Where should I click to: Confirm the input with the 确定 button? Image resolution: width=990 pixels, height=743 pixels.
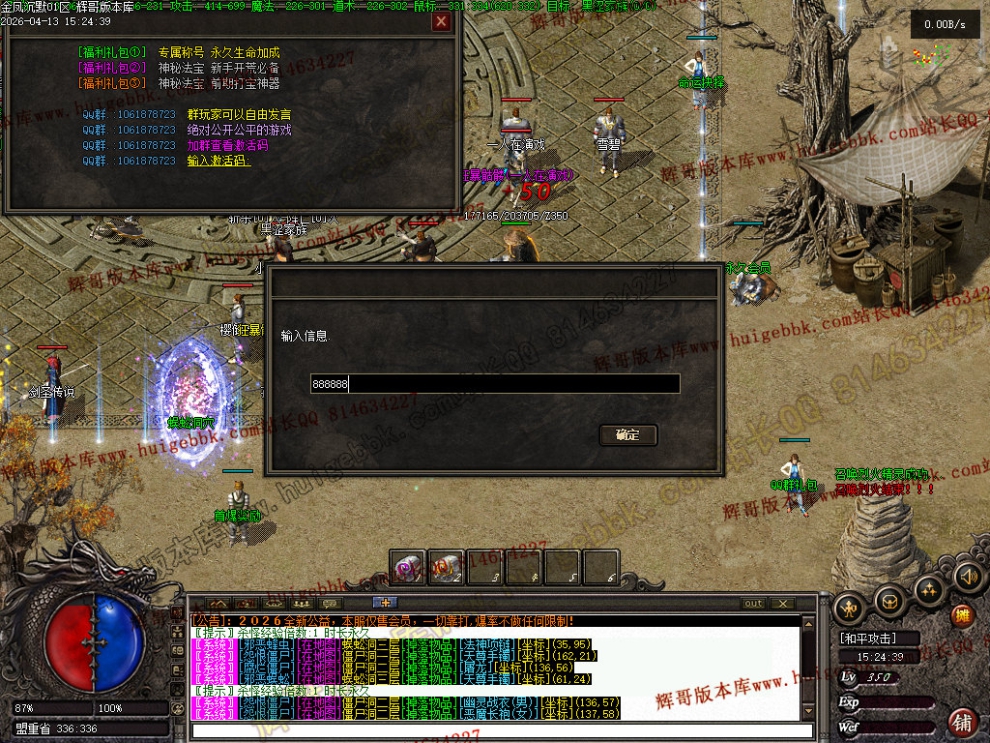pyautogui.click(x=628, y=435)
